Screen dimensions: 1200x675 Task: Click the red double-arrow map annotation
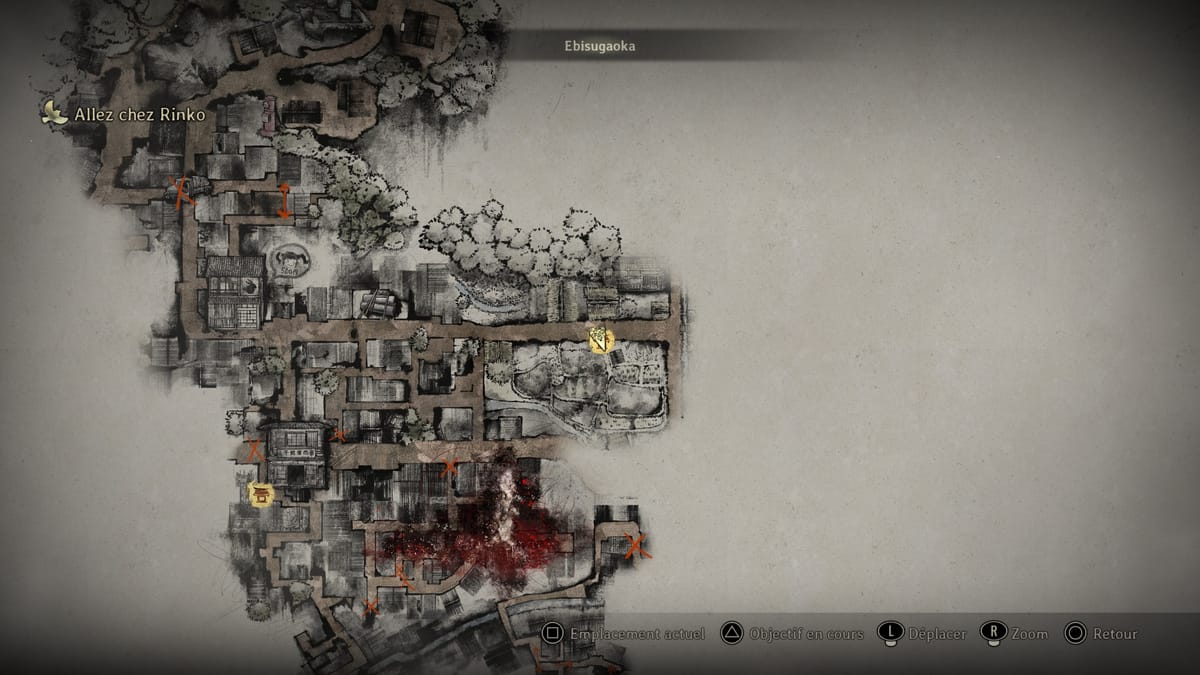click(x=285, y=201)
